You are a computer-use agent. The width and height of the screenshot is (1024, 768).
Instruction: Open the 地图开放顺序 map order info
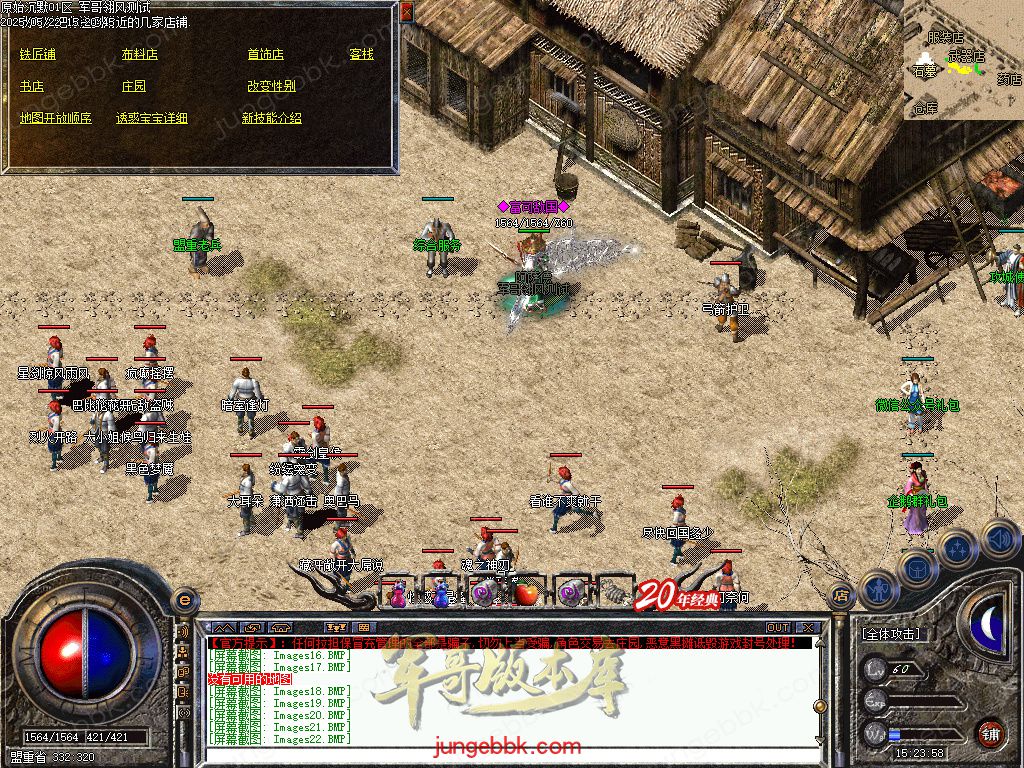pyautogui.click(x=55, y=118)
